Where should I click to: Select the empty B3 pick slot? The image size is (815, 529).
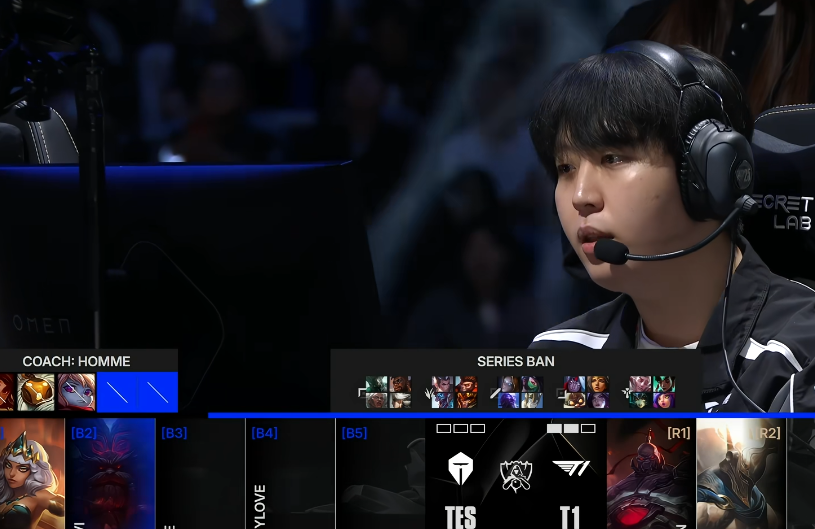(x=201, y=474)
